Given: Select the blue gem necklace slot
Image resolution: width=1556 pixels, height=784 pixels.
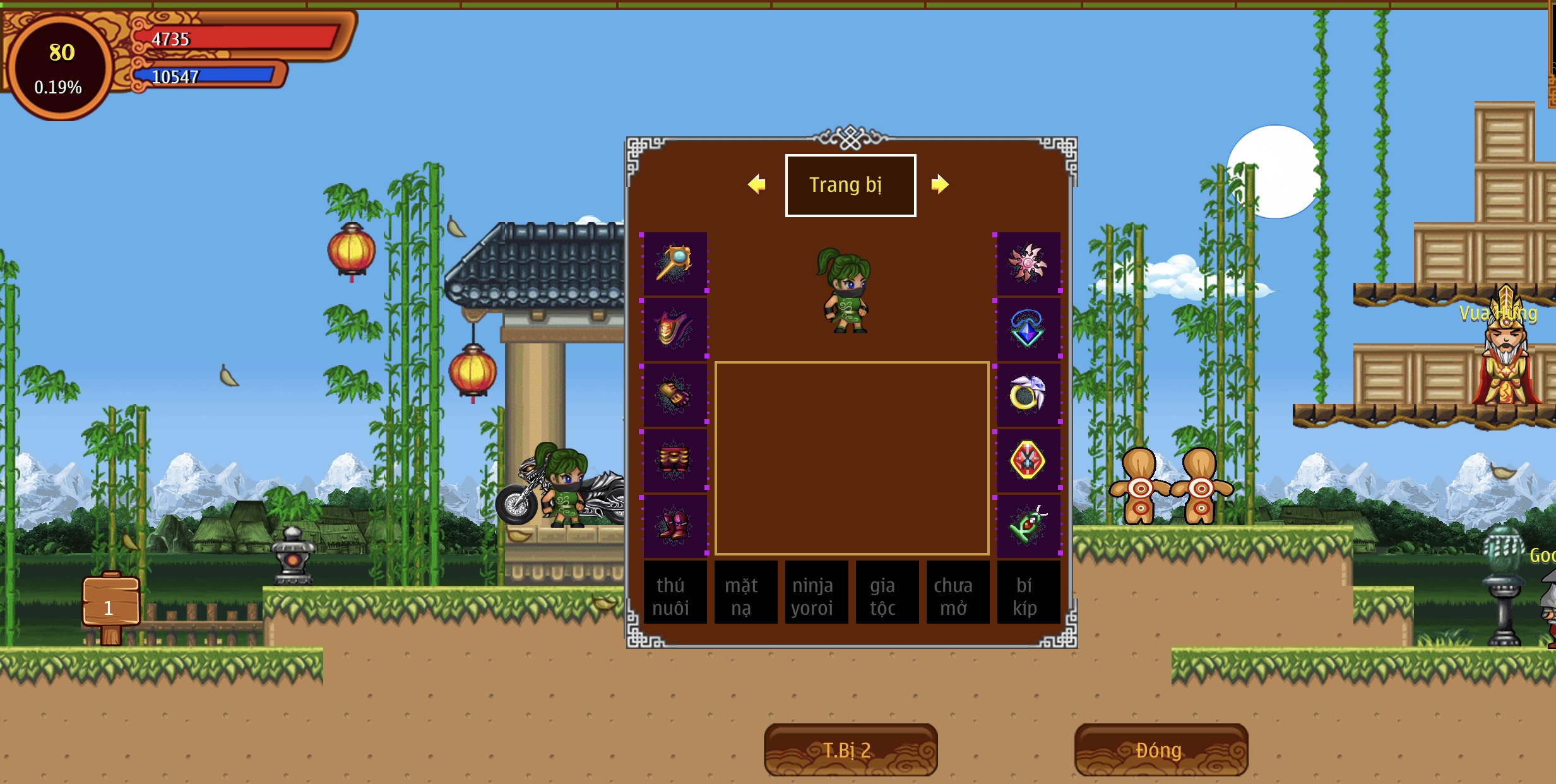Looking at the screenshot, I should click(x=1028, y=329).
